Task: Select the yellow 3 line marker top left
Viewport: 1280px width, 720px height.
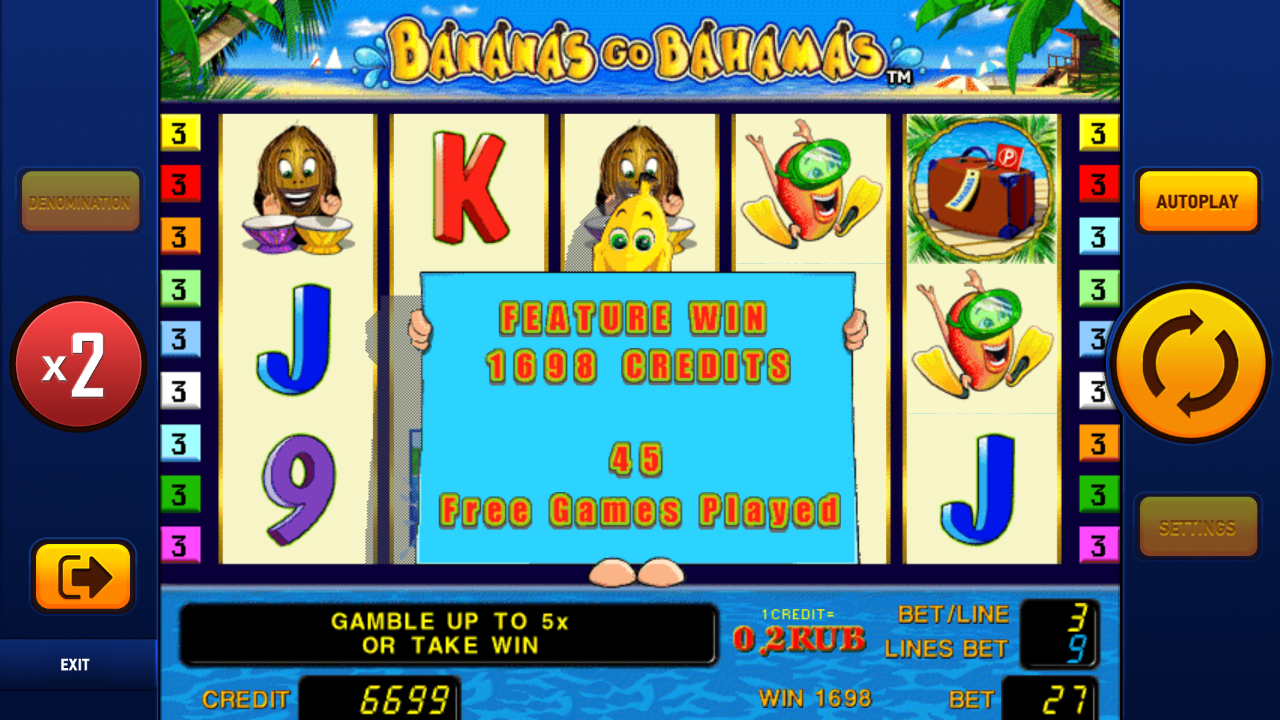Action: (x=178, y=131)
